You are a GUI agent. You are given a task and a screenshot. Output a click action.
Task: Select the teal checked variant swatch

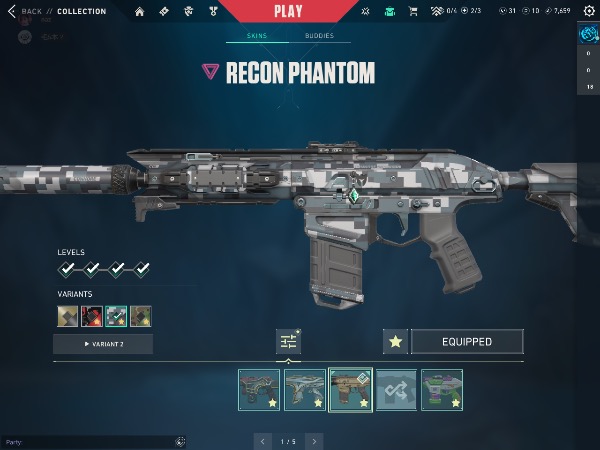tap(116, 317)
